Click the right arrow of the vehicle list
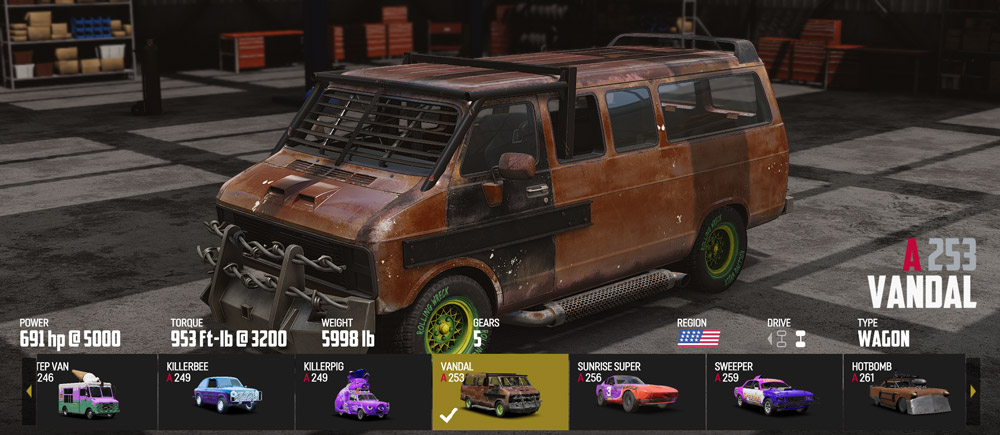Image resolution: width=1000 pixels, height=435 pixels. point(973,391)
